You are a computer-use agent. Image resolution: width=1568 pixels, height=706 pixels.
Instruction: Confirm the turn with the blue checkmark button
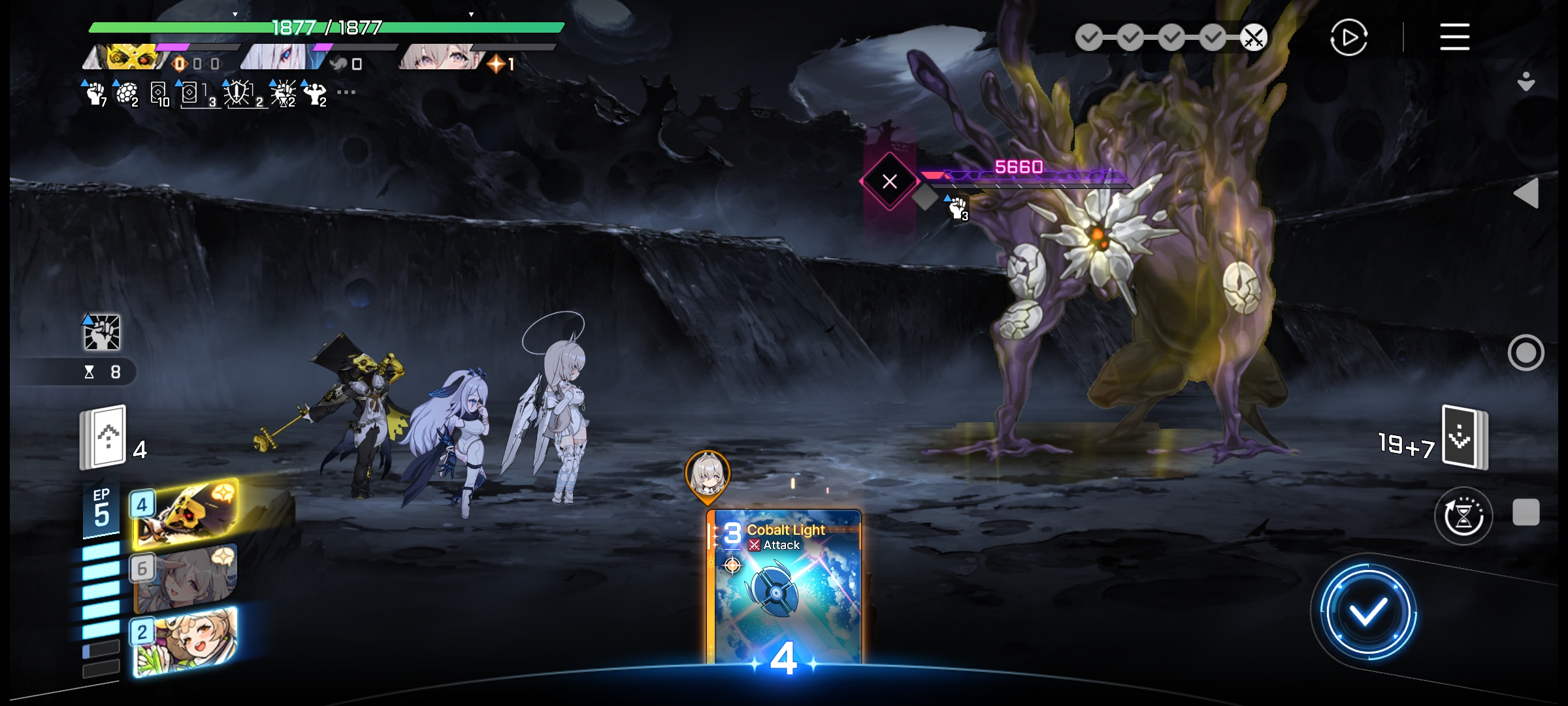(1367, 613)
